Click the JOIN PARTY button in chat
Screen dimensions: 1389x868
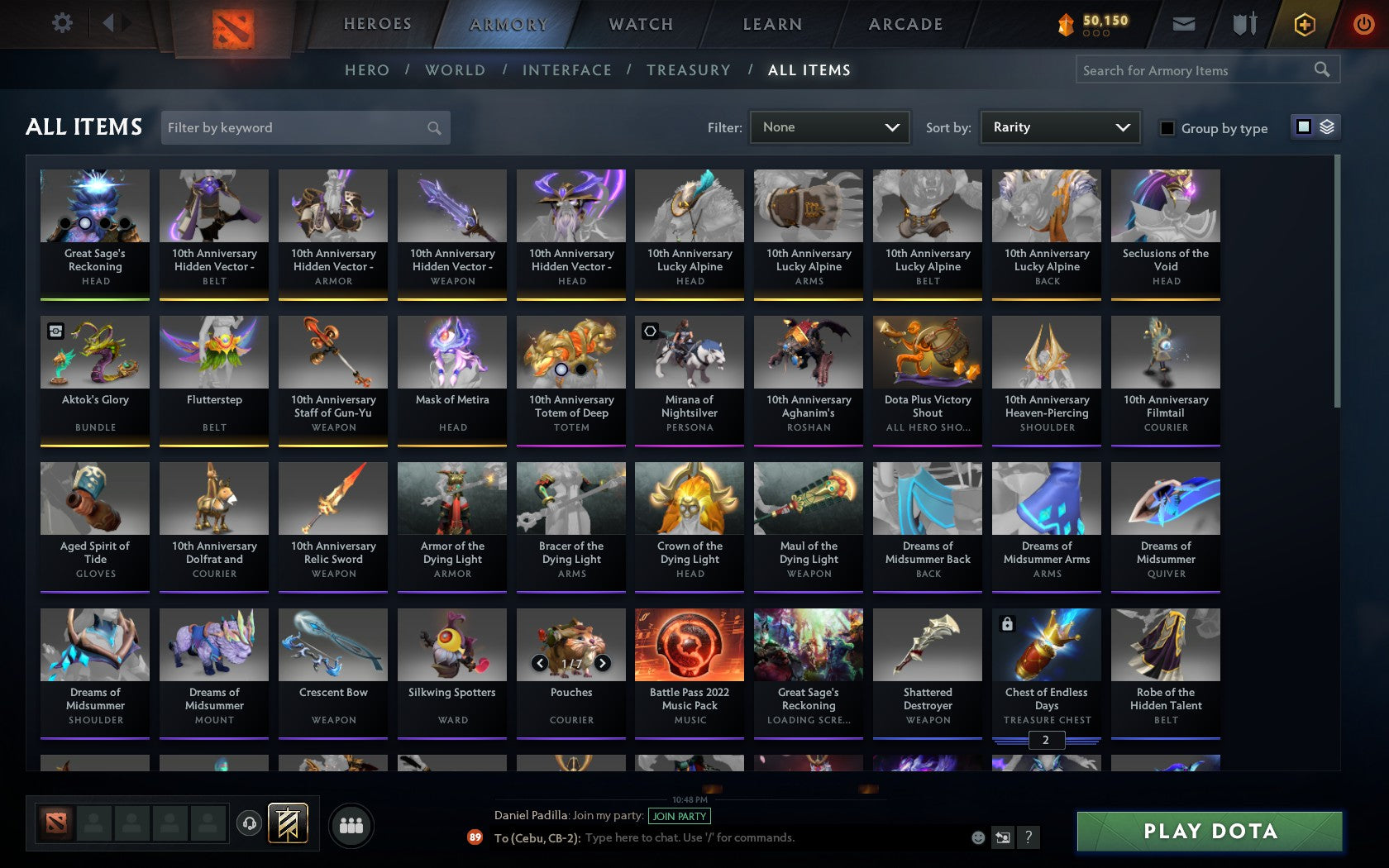pyautogui.click(x=678, y=816)
